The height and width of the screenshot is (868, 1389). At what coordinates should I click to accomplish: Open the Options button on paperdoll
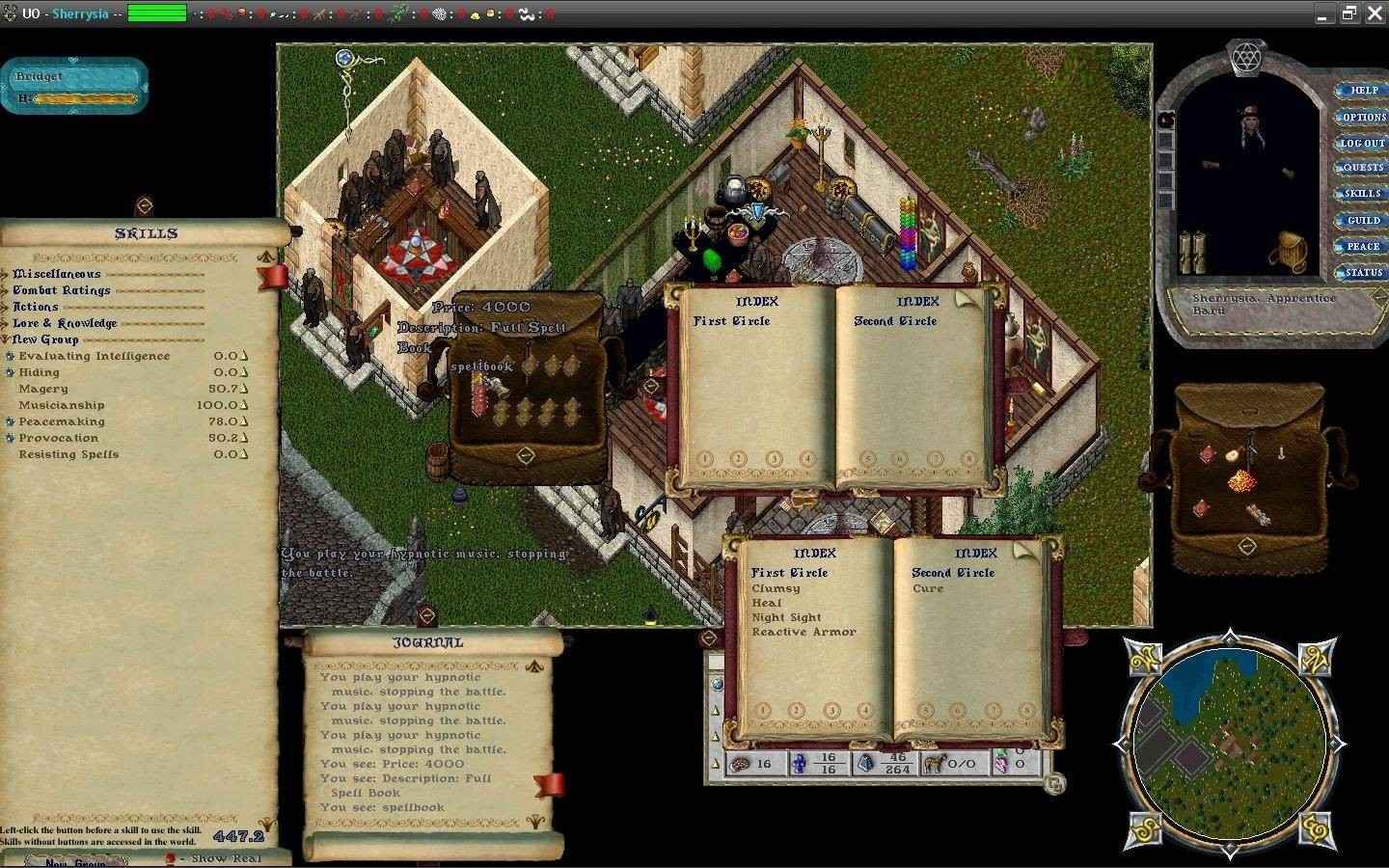point(1362,117)
